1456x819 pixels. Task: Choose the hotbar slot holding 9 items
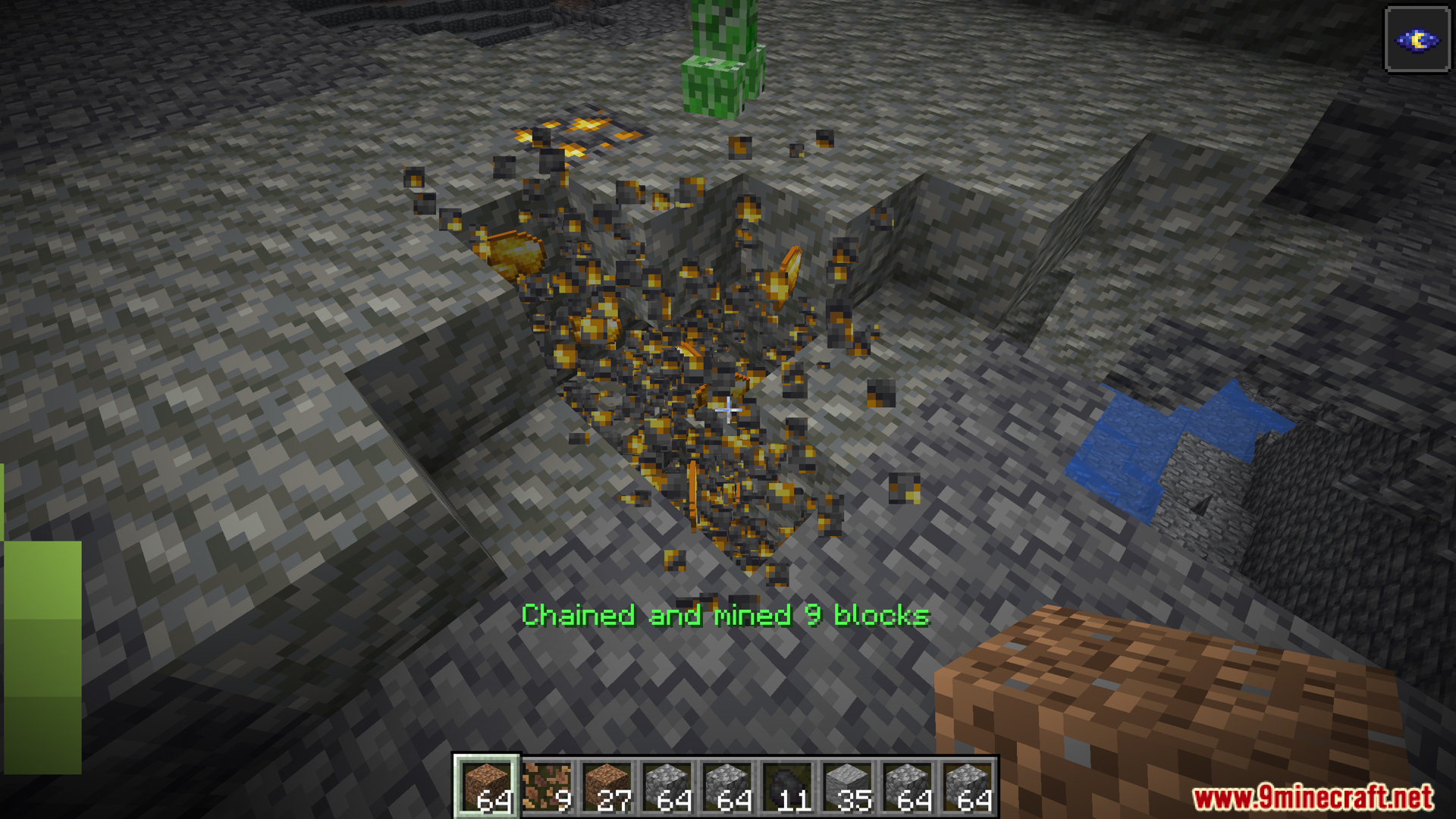547,786
